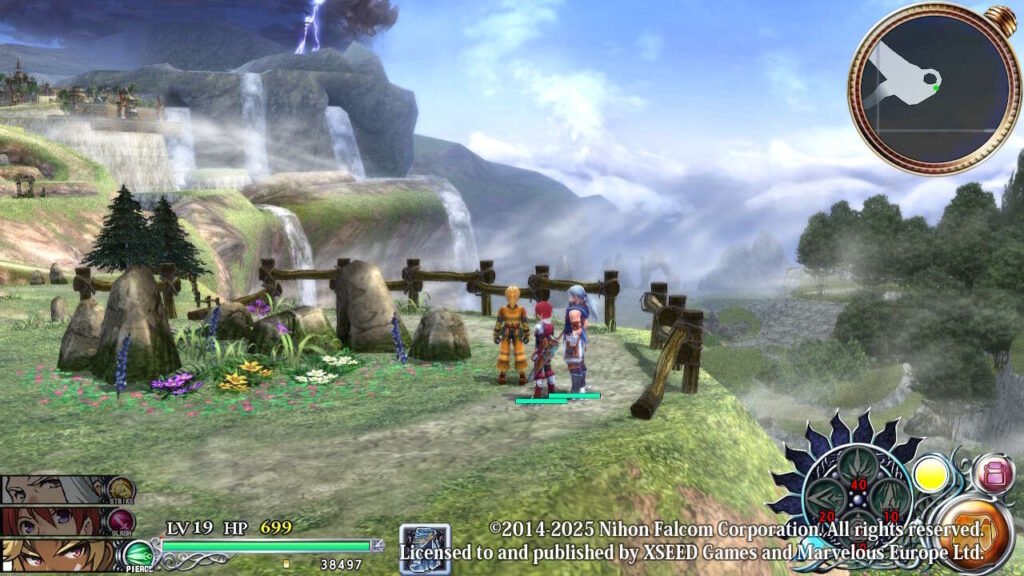The image size is (1024, 576).
Task: Open the circular minimap
Action: pos(922,88)
